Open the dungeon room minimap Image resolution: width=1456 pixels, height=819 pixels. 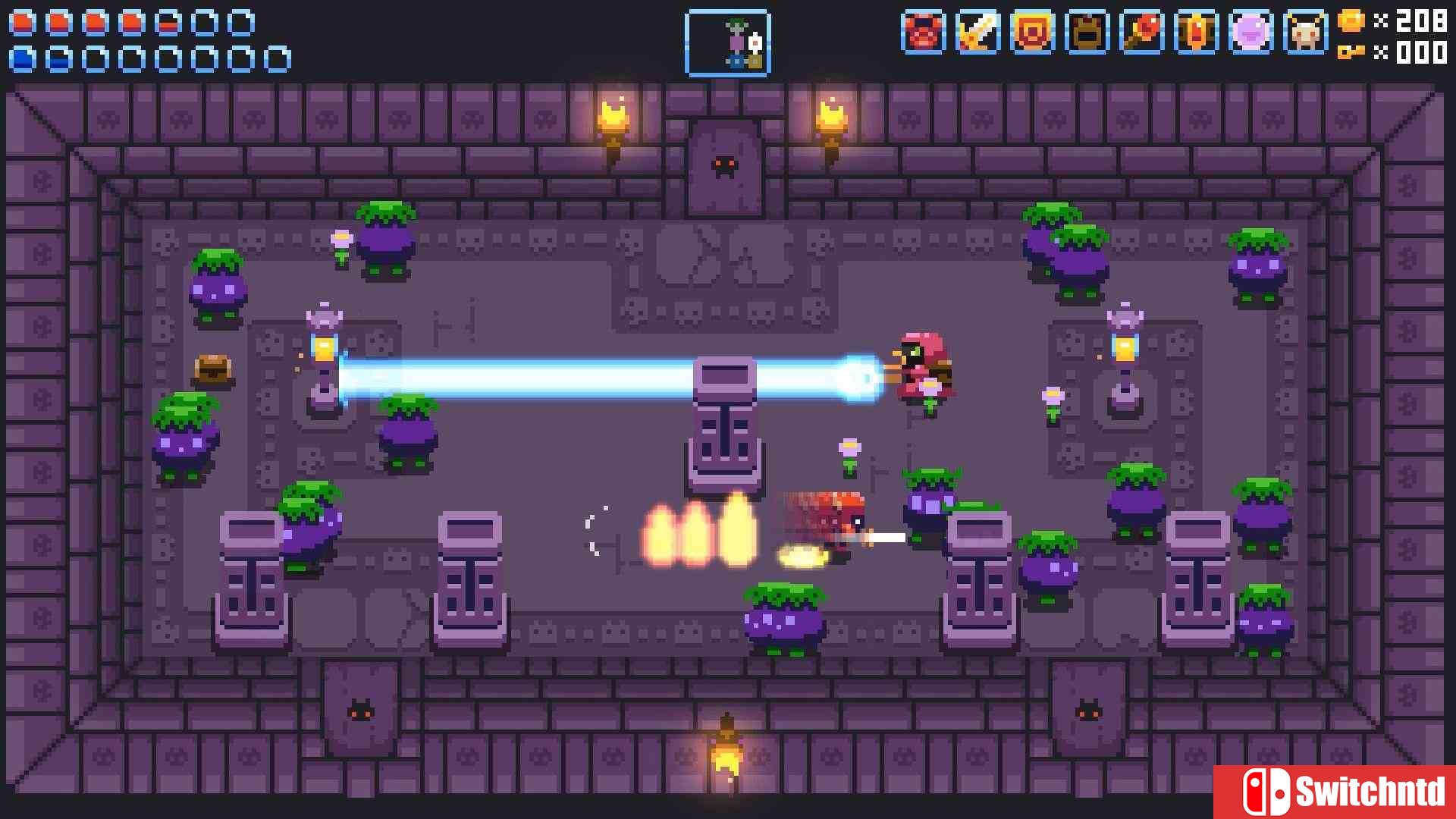(727, 43)
